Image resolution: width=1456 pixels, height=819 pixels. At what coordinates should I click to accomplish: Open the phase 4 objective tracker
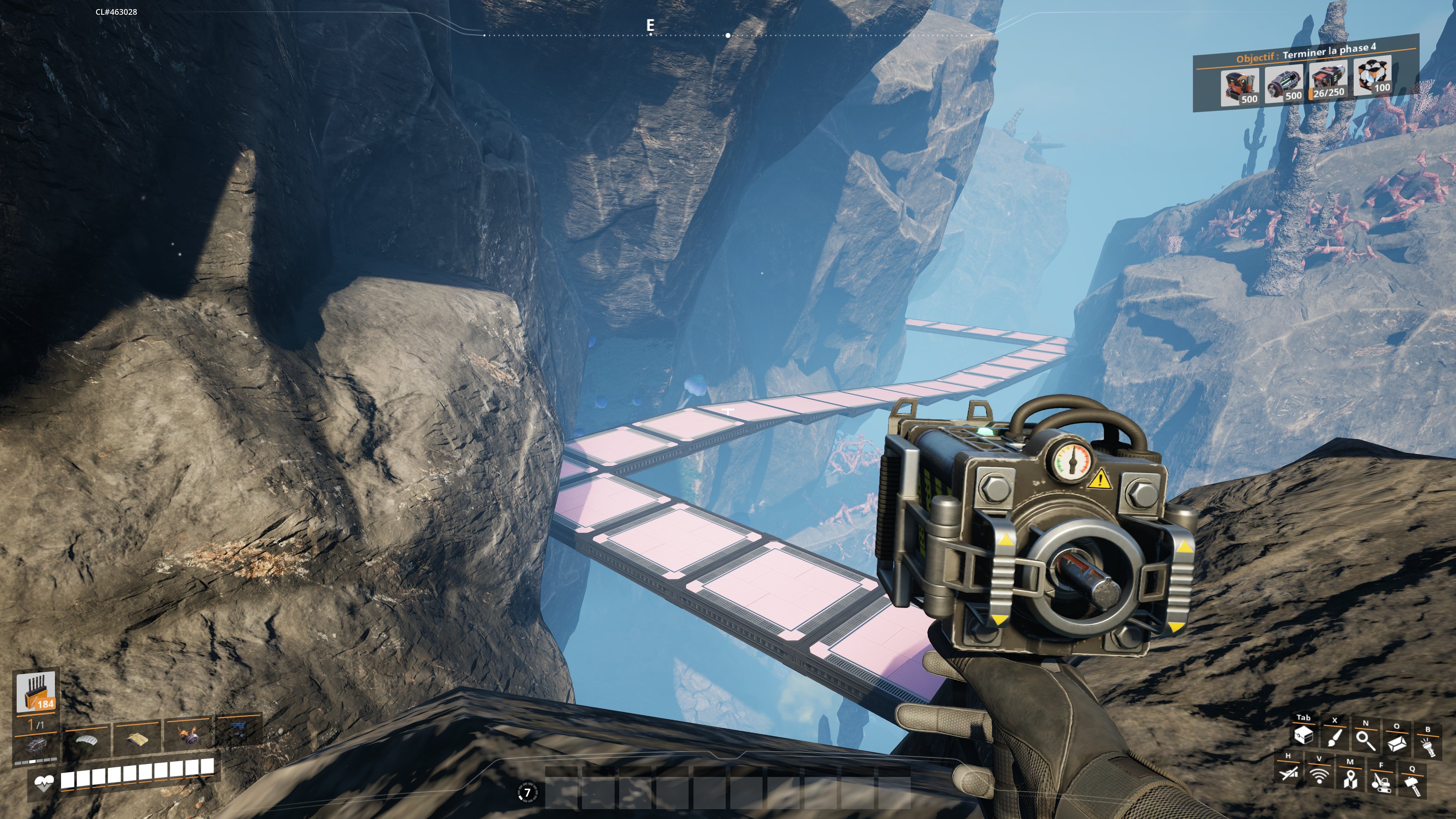point(1305,54)
